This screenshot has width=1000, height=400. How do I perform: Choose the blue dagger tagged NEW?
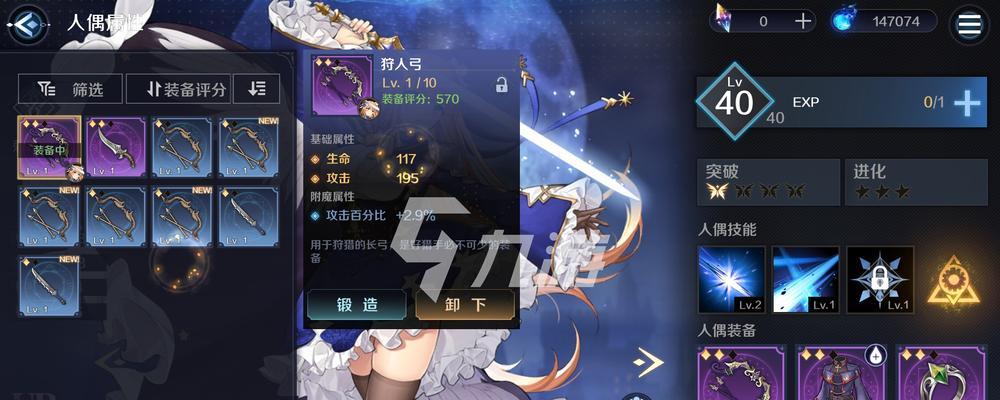(49, 286)
